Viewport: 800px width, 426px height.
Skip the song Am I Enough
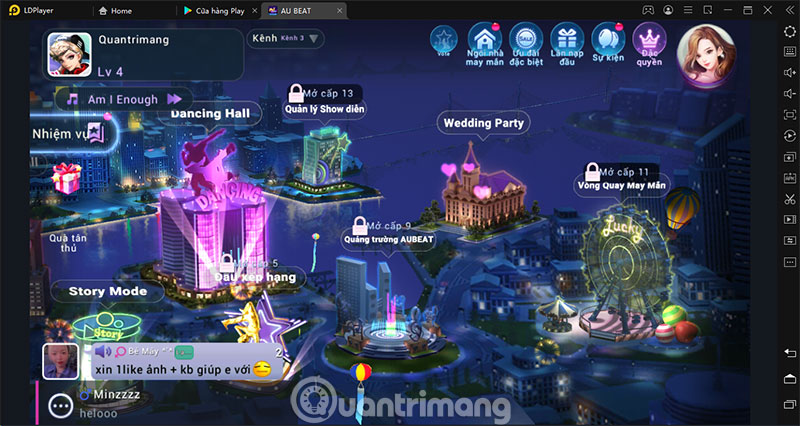(x=176, y=99)
